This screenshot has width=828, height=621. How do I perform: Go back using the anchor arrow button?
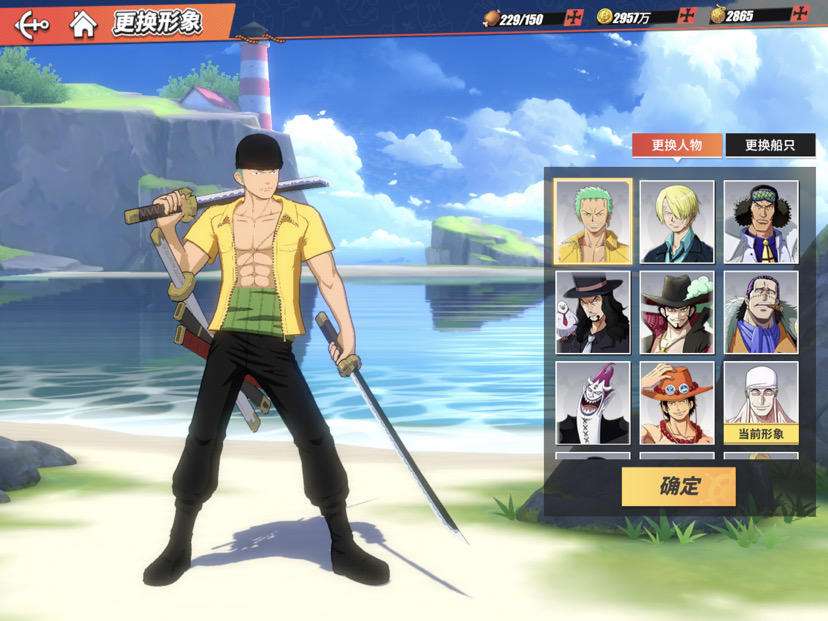[x=32, y=23]
